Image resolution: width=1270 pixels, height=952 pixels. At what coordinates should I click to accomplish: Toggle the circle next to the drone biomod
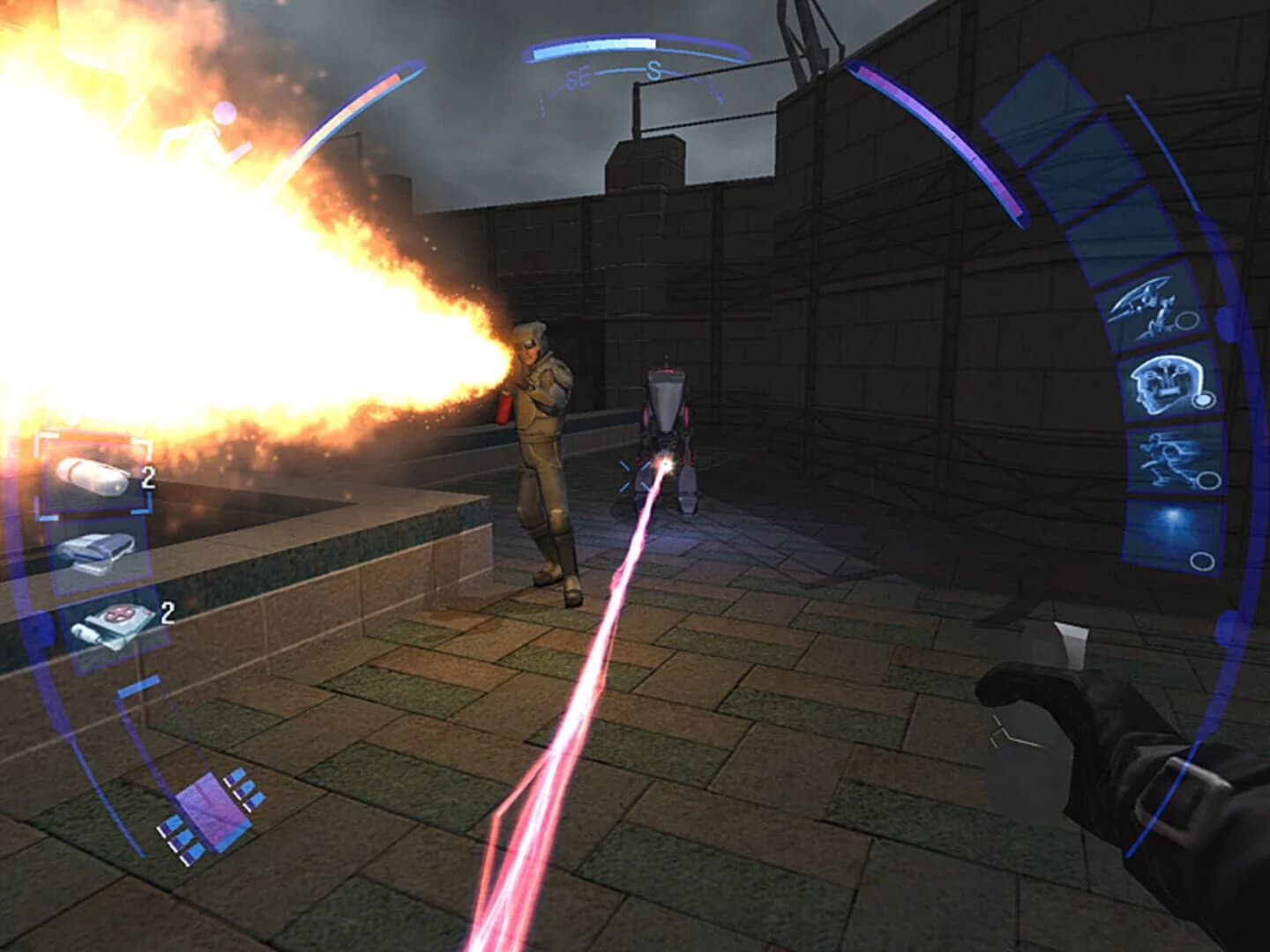(1188, 320)
